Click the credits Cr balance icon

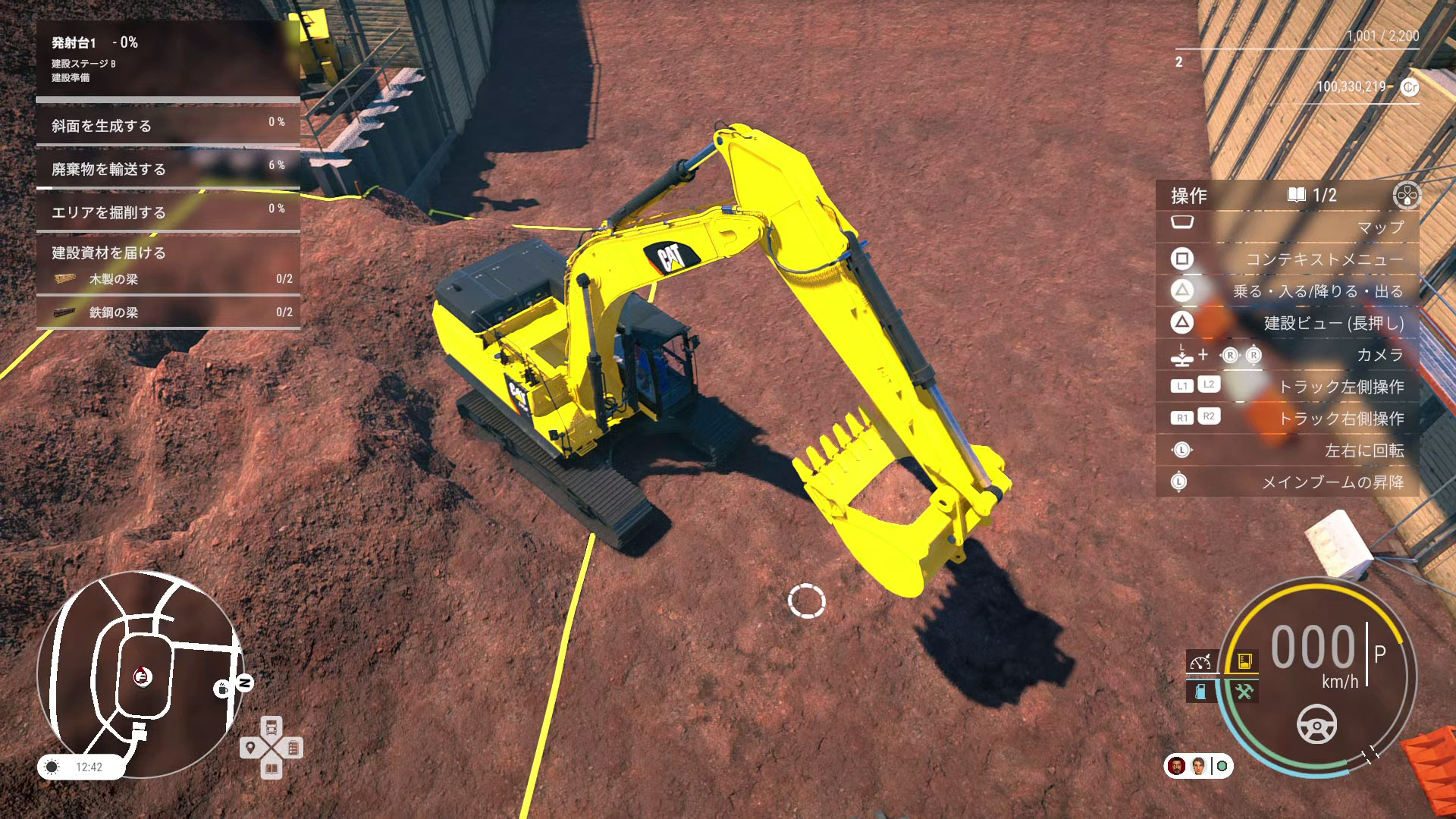[x=1410, y=87]
